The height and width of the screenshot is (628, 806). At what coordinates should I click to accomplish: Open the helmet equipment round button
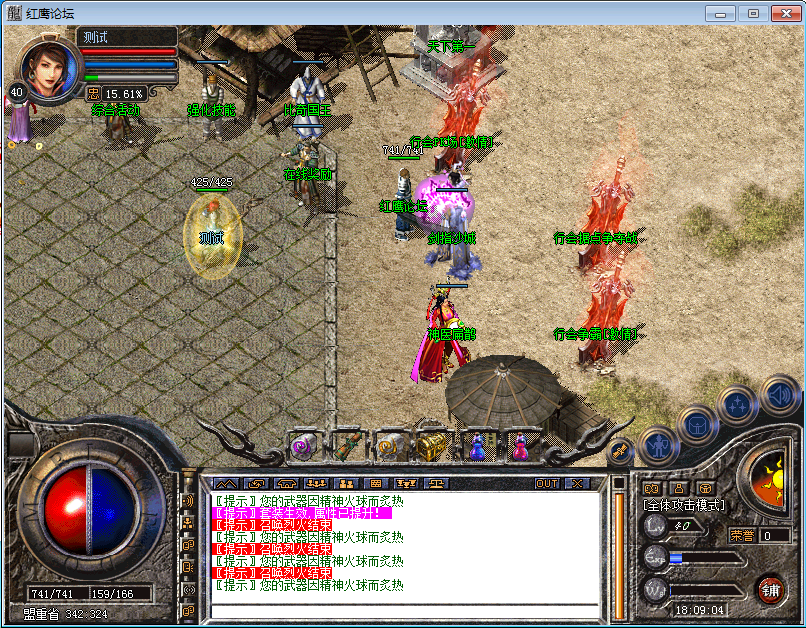click(x=697, y=424)
